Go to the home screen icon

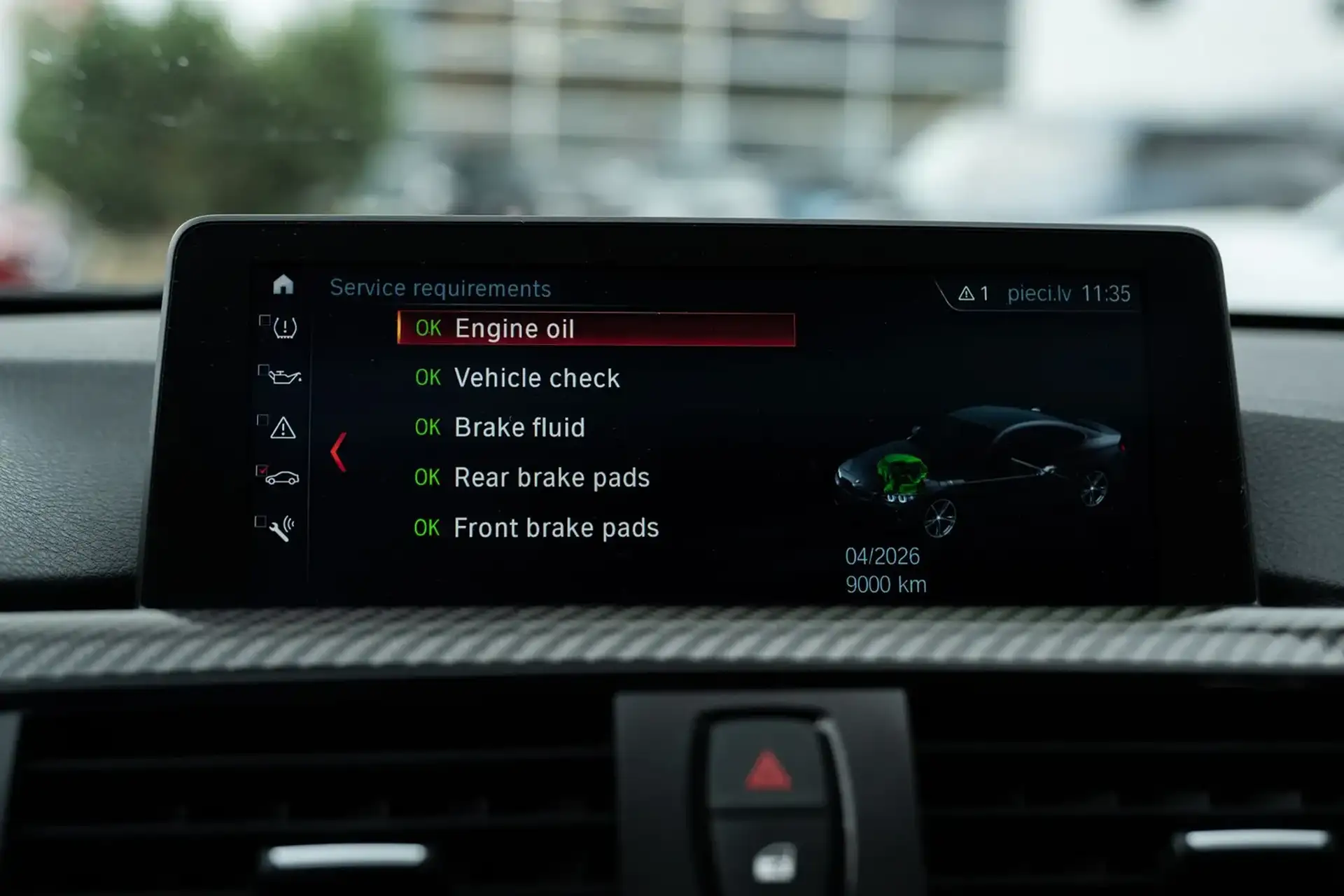pos(283,284)
